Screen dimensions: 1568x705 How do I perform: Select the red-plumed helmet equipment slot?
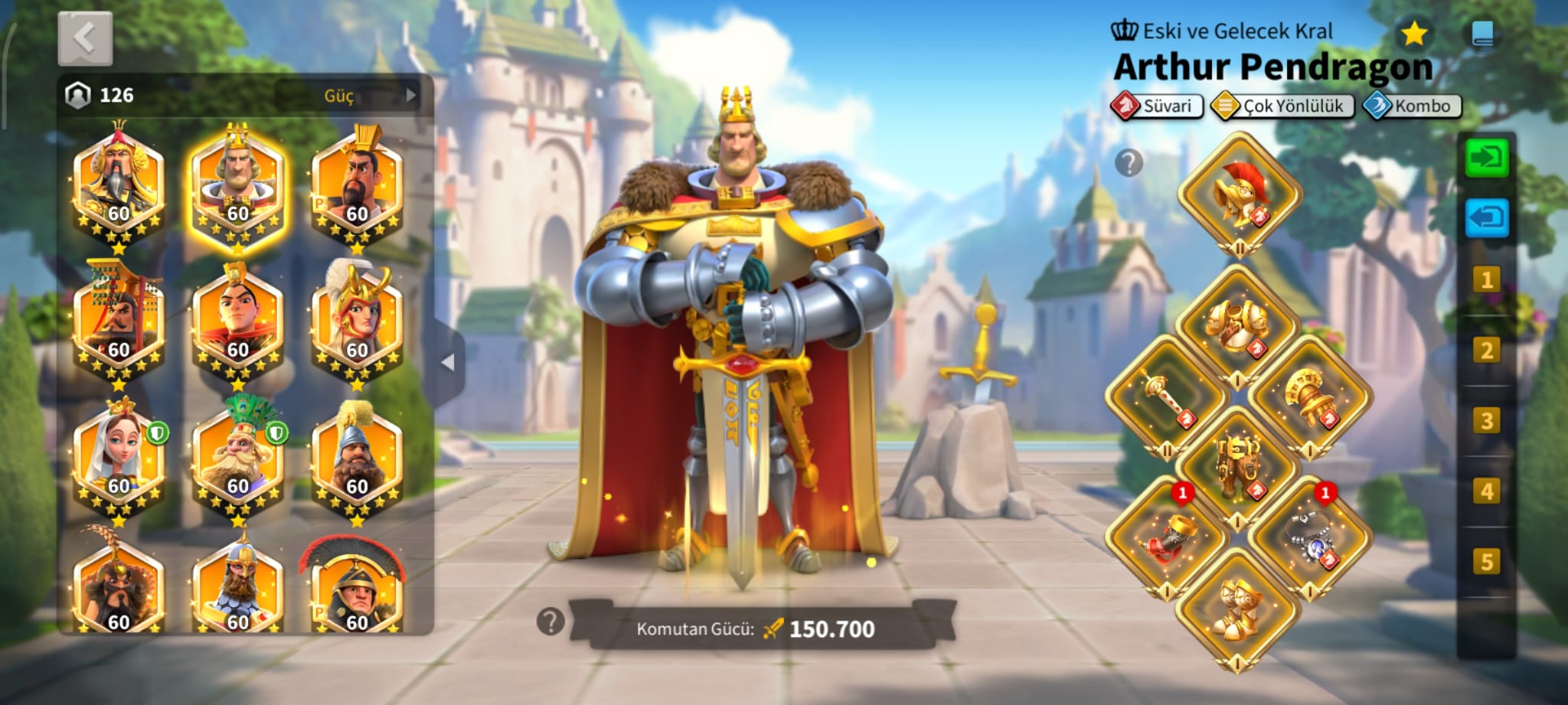[x=1240, y=194]
